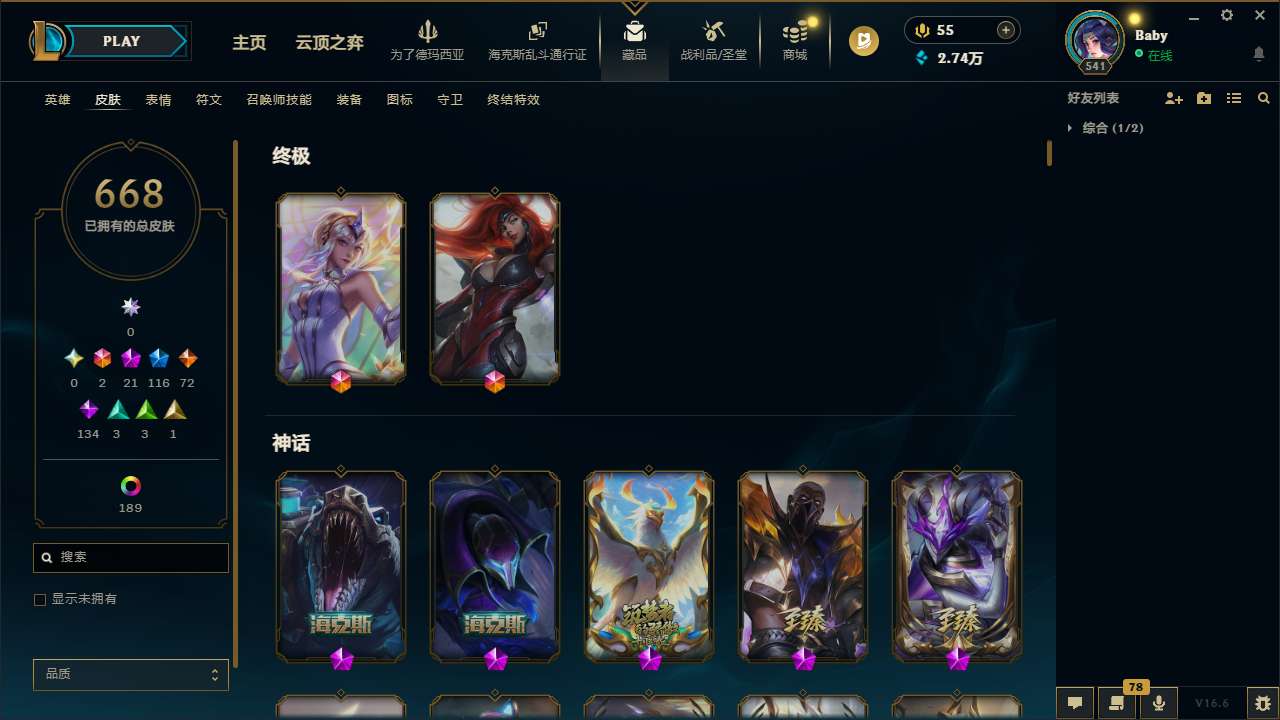Mute voice with the top-right microphone icon
1280x720 pixels.
[921, 30]
